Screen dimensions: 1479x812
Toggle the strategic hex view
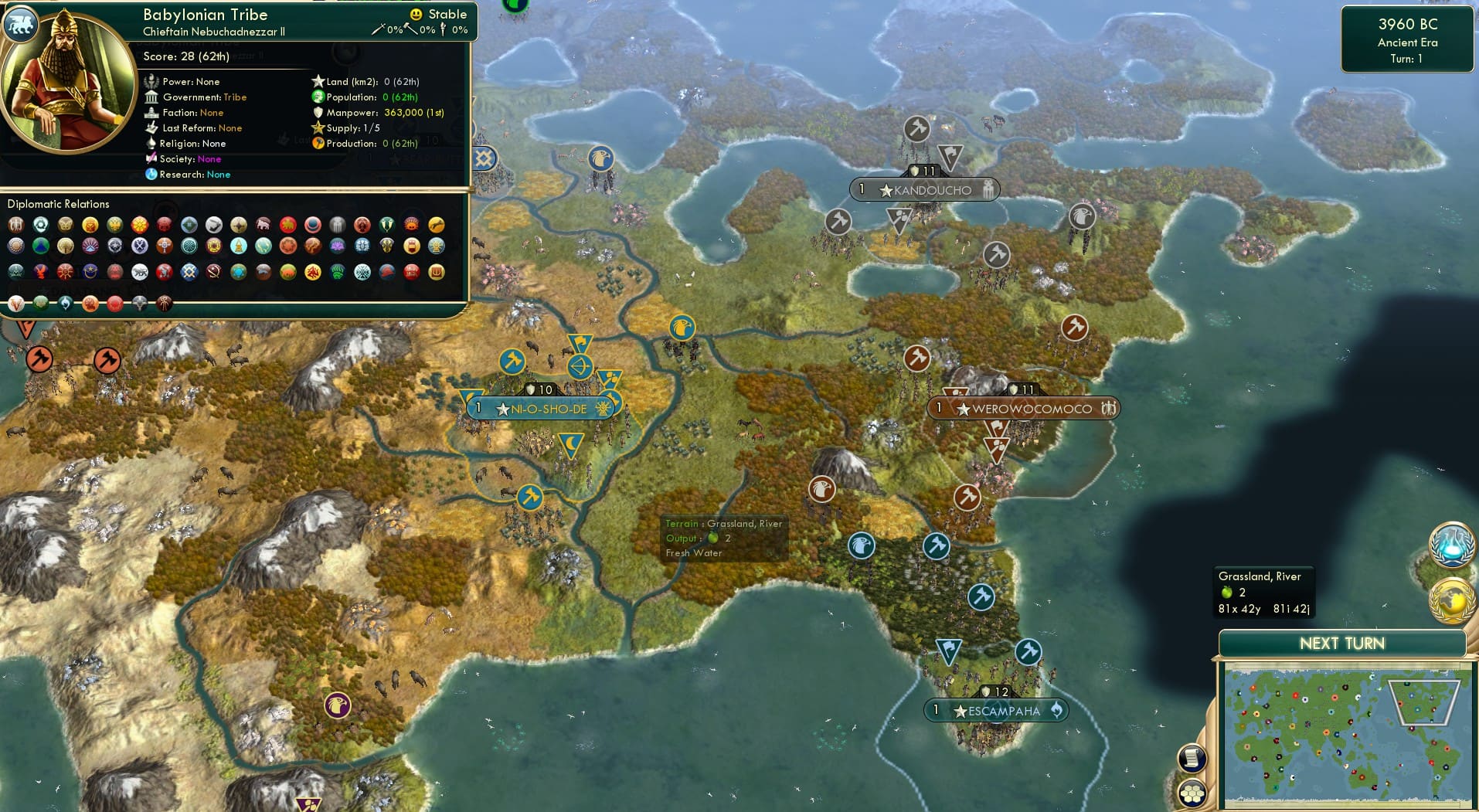[1192, 791]
